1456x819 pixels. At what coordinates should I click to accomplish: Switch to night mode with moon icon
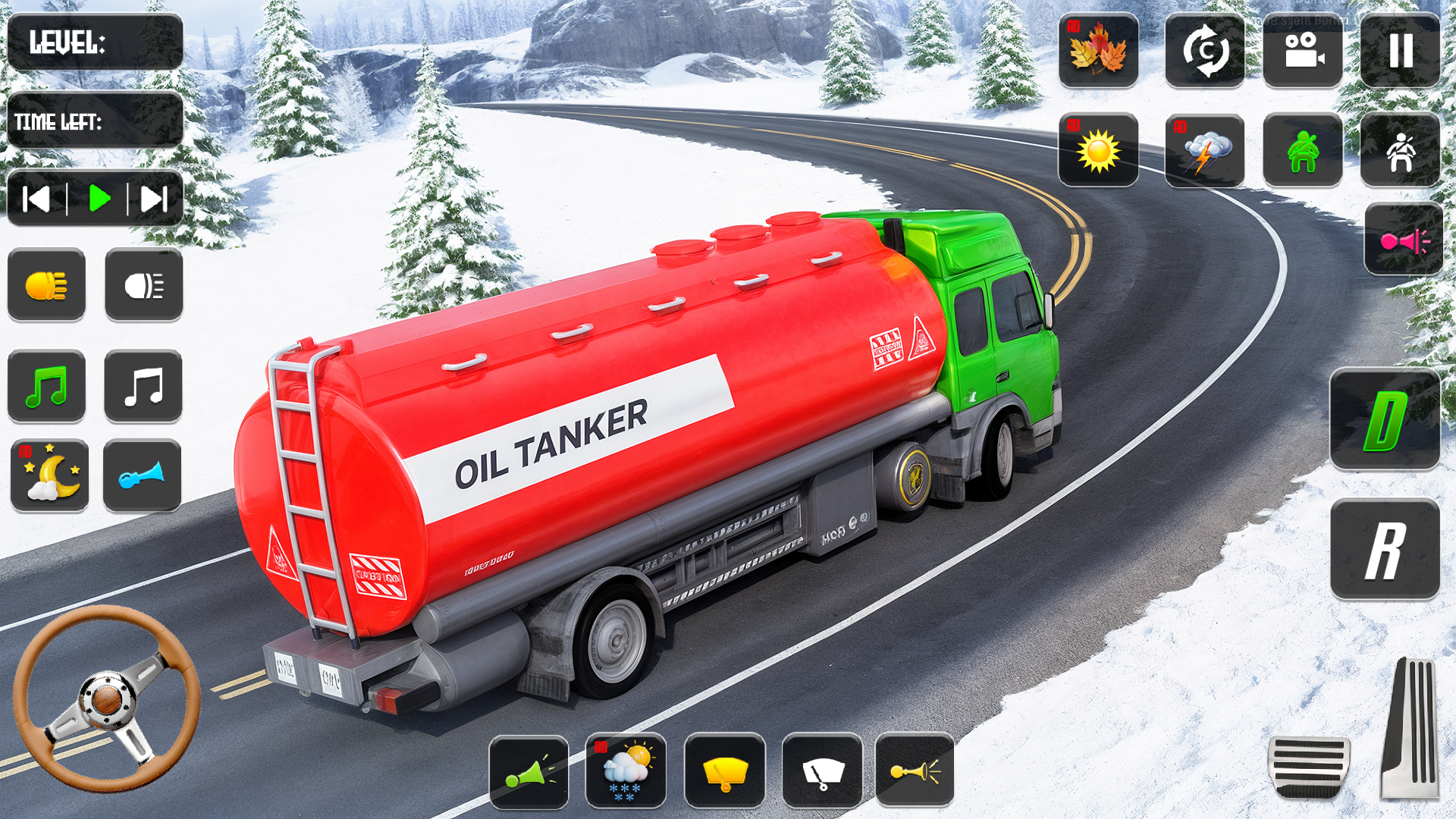[x=49, y=476]
